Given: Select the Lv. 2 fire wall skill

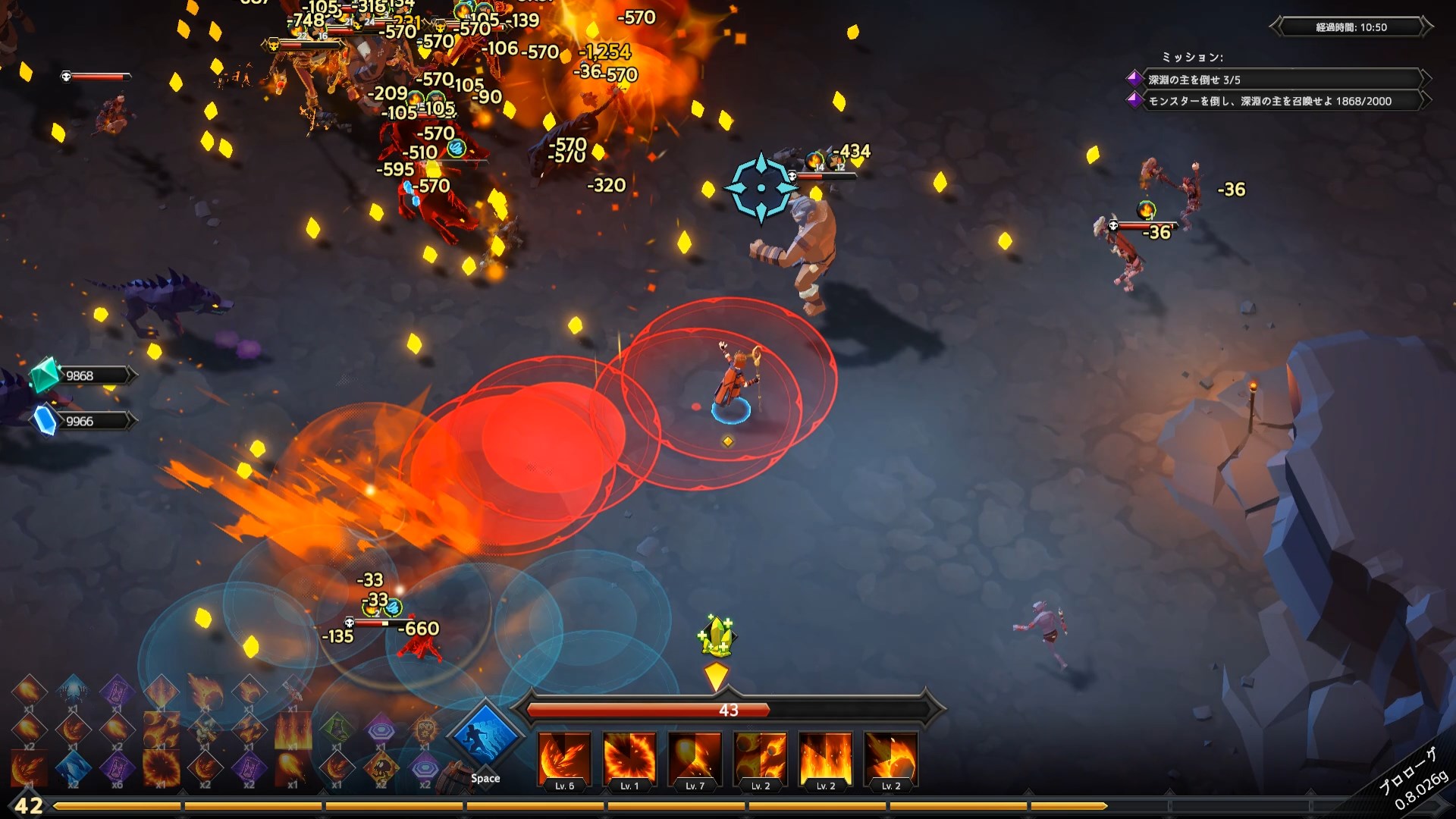Looking at the screenshot, I should [x=826, y=758].
